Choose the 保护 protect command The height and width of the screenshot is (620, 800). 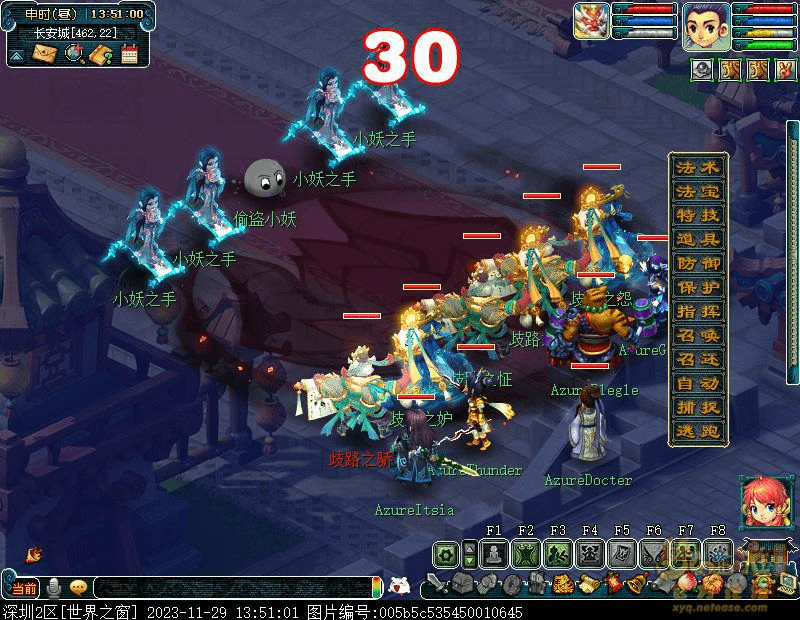click(x=698, y=288)
